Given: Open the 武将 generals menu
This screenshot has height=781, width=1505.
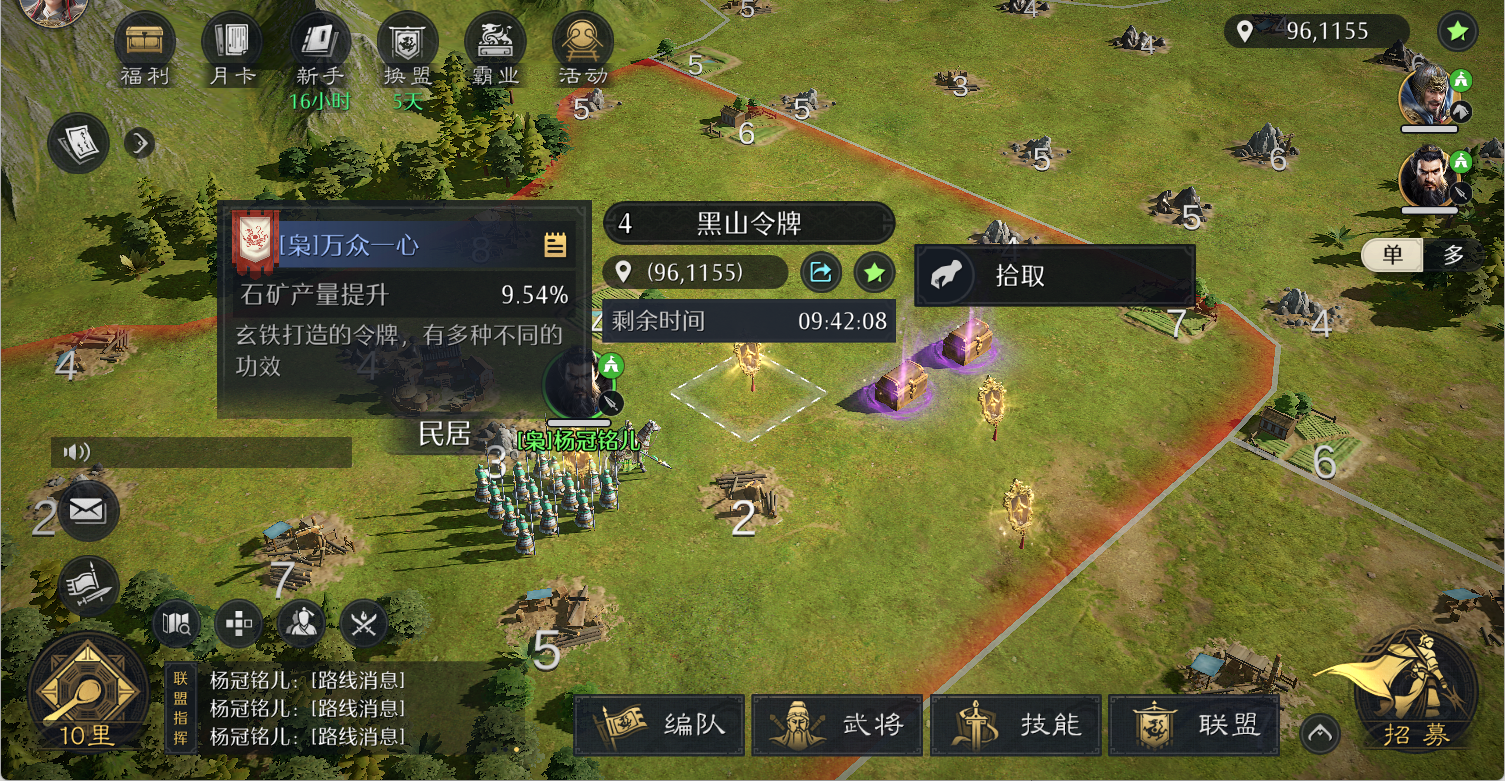Looking at the screenshot, I should tap(837, 725).
